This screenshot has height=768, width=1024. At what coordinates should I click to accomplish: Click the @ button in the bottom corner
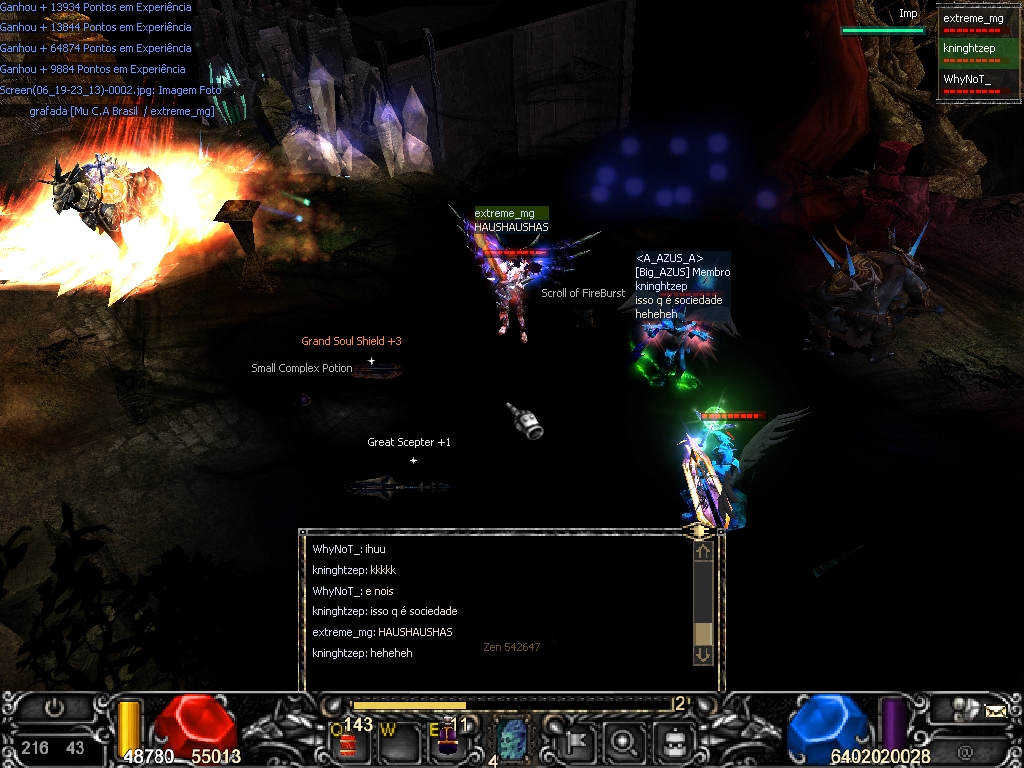pyautogui.click(x=964, y=750)
